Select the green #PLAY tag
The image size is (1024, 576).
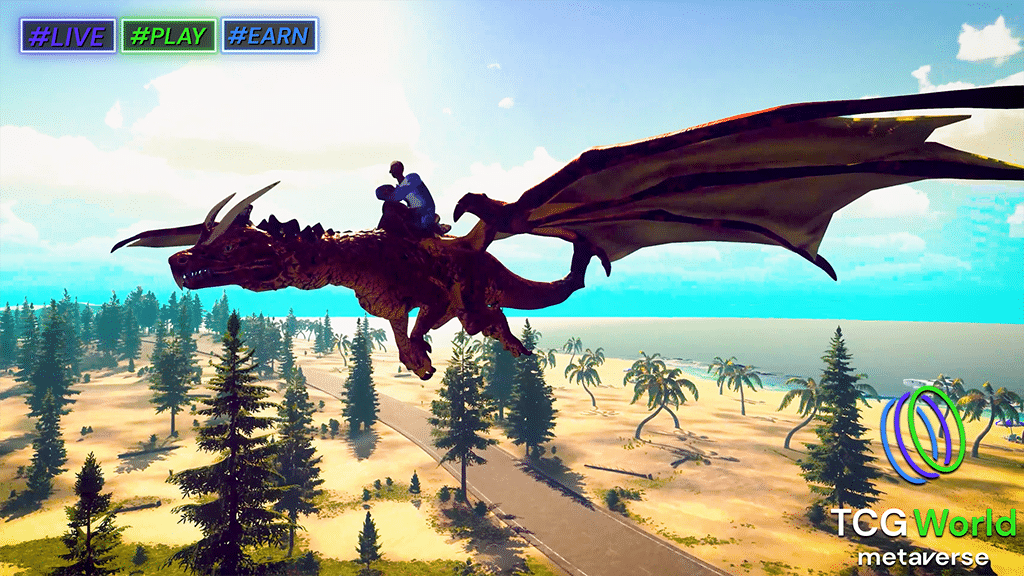pos(169,36)
